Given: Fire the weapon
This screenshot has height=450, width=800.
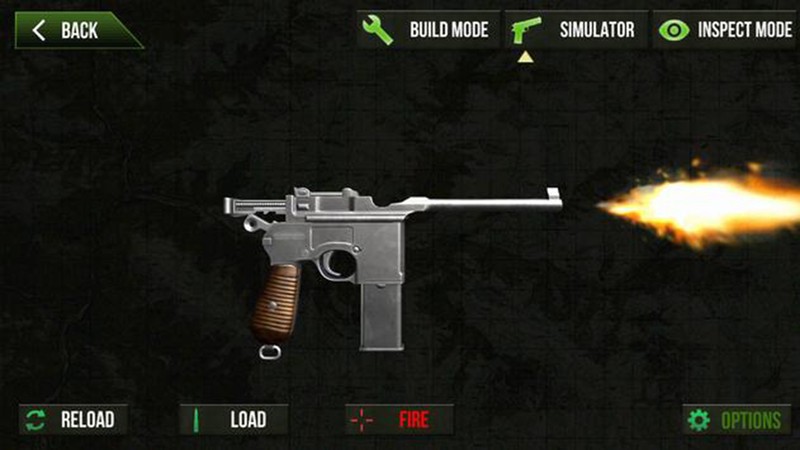Looking at the screenshot, I should point(399,419).
